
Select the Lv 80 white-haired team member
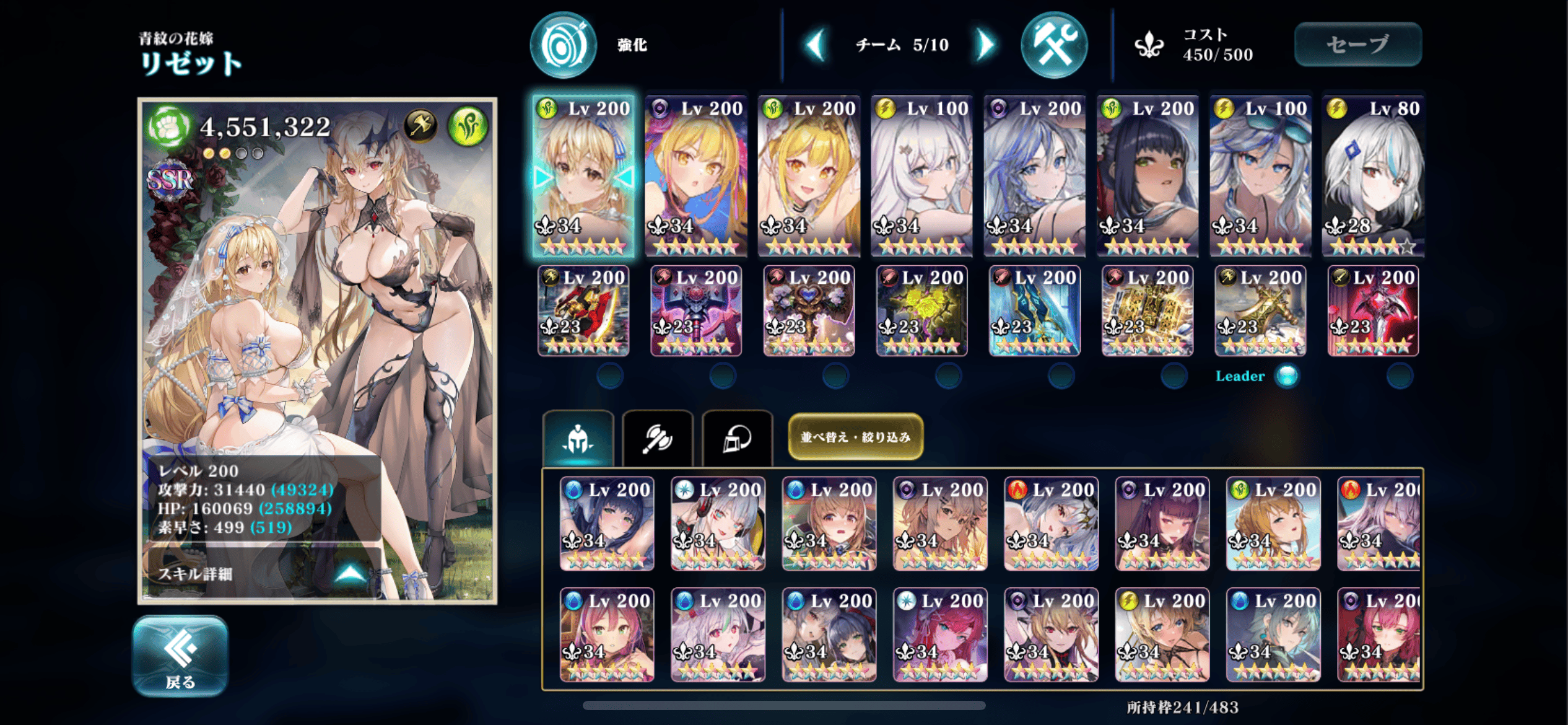point(1372,176)
